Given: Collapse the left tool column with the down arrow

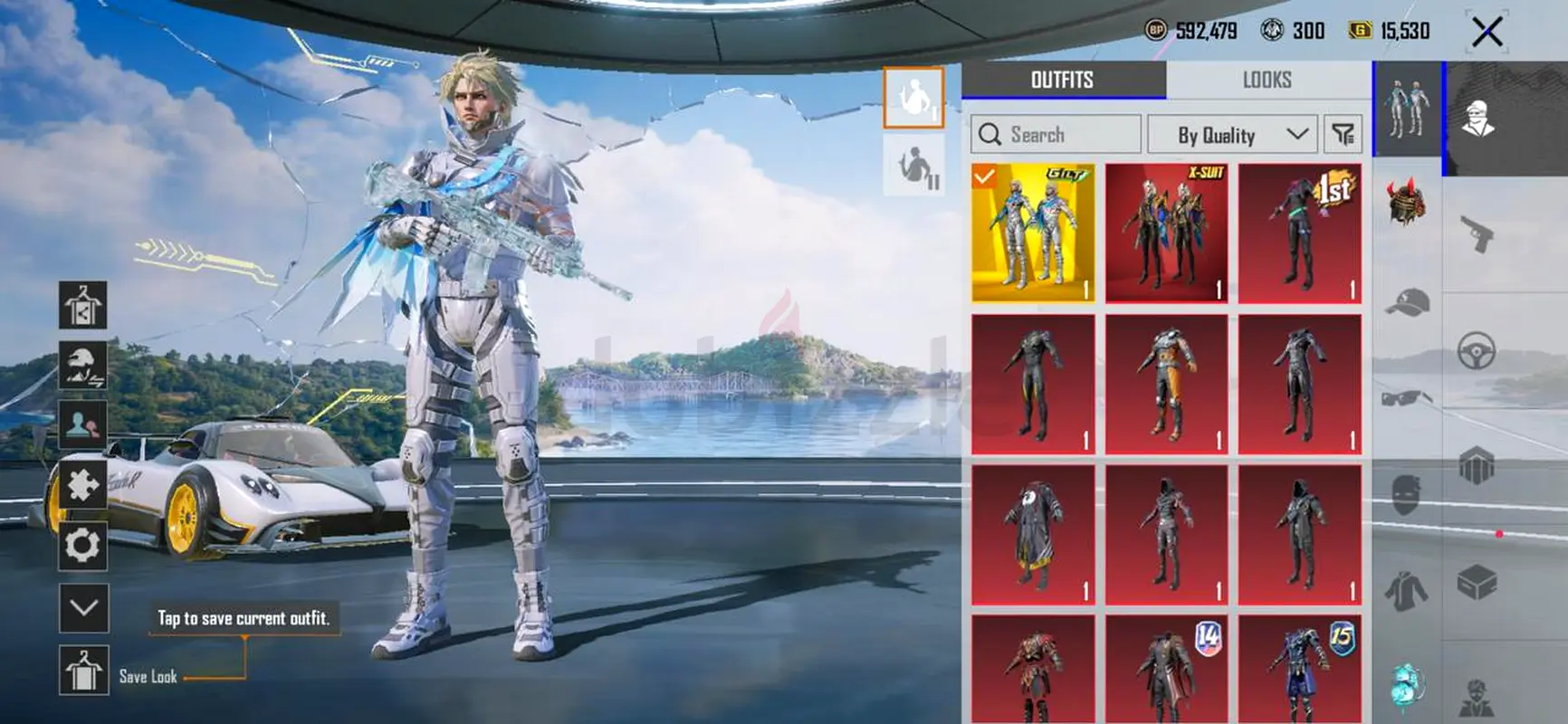Looking at the screenshot, I should (83, 607).
